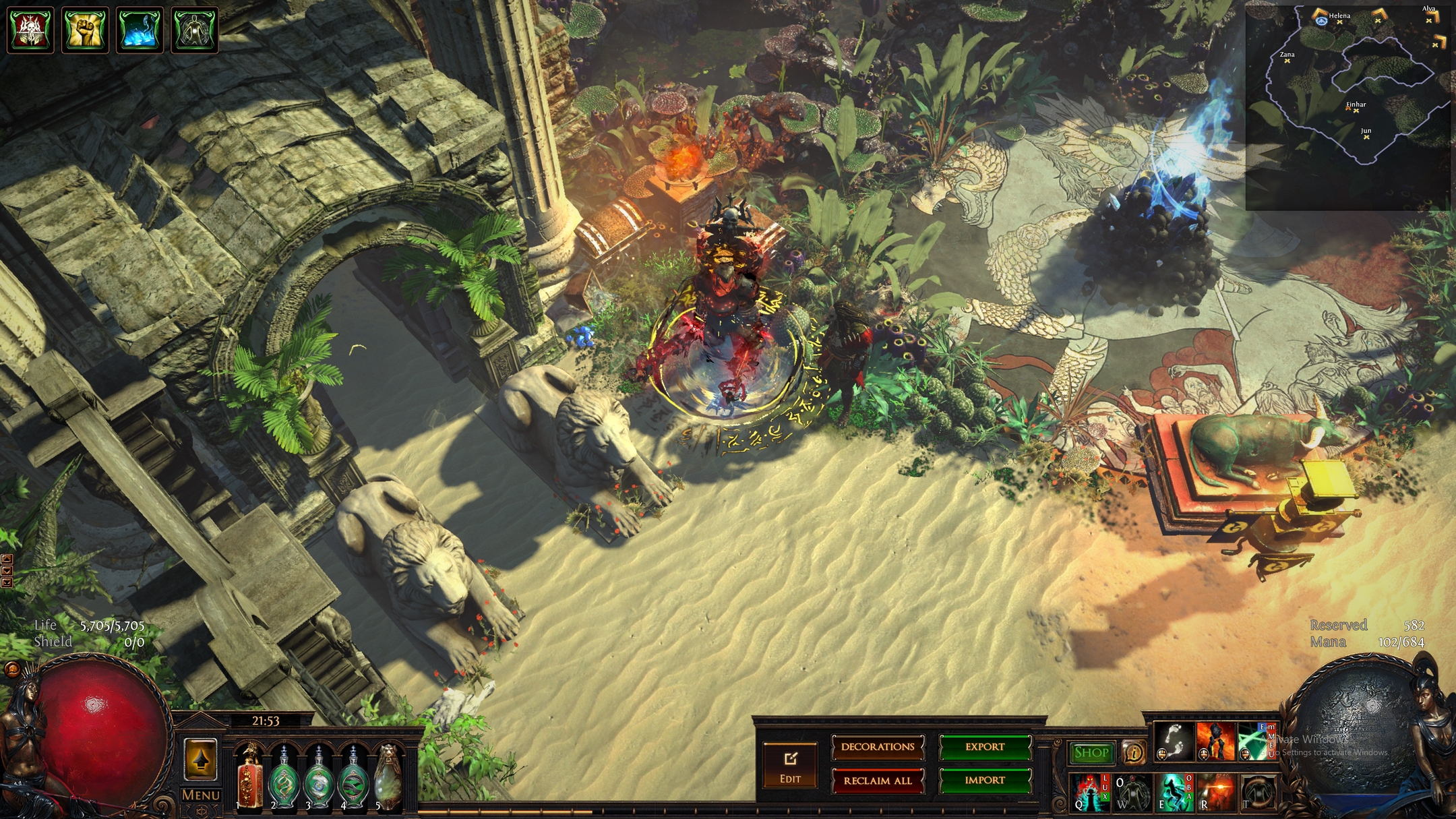Select the white footprints skill slot
1456x819 pixels.
coord(1174,741)
